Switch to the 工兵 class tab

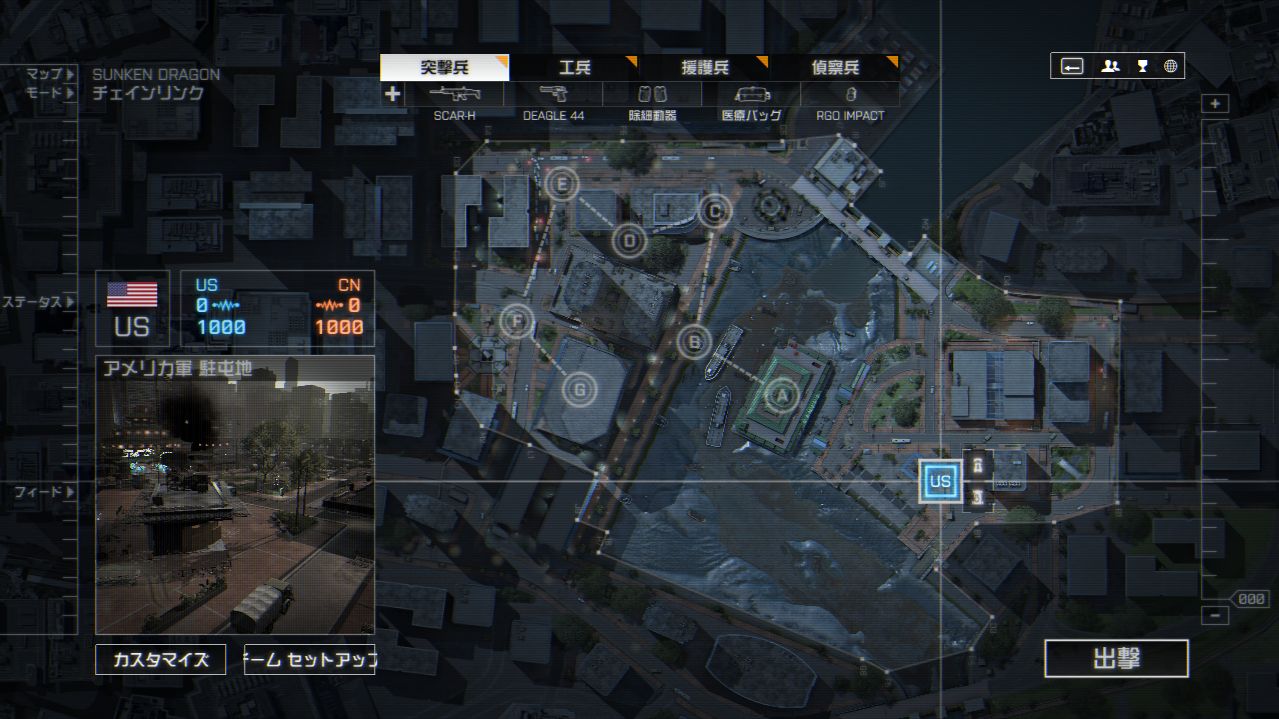[575, 68]
